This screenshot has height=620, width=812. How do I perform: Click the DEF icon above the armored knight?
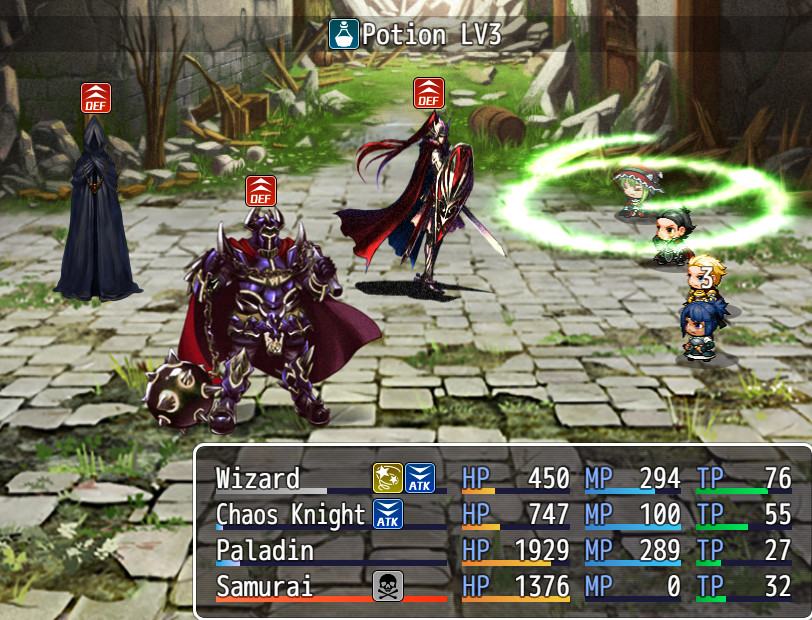[x=261, y=191]
